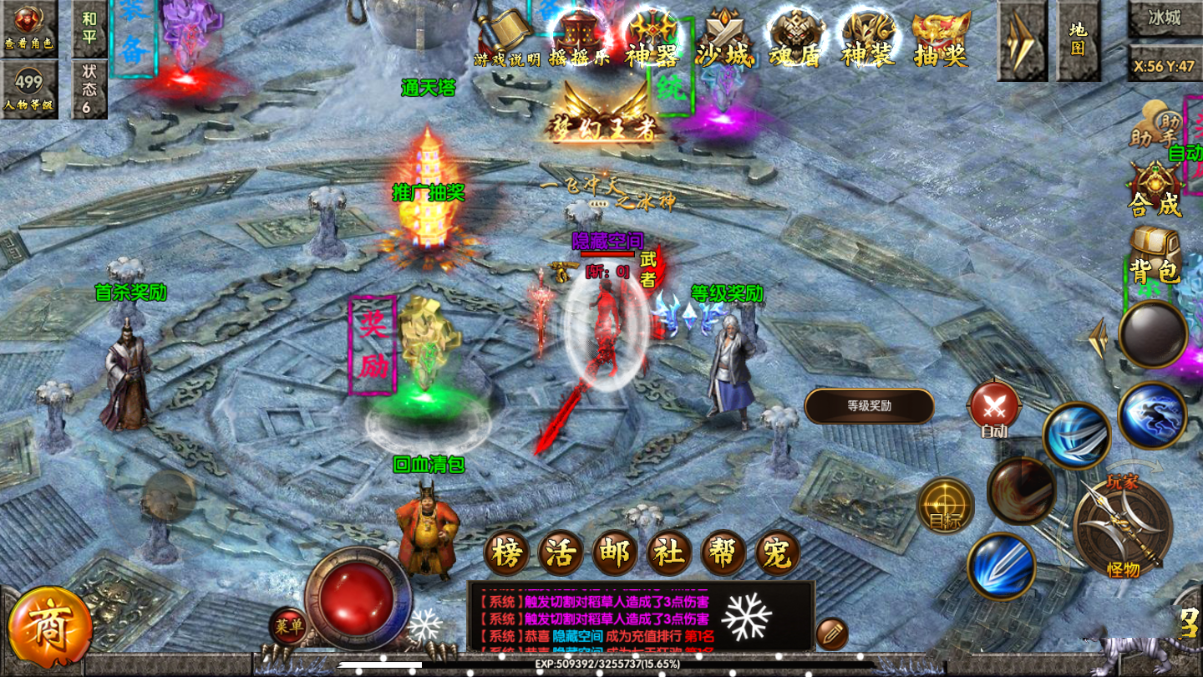Click the 等级奖励 level reward button
This screenshot has height=677, width=1203.
(869, 406)
